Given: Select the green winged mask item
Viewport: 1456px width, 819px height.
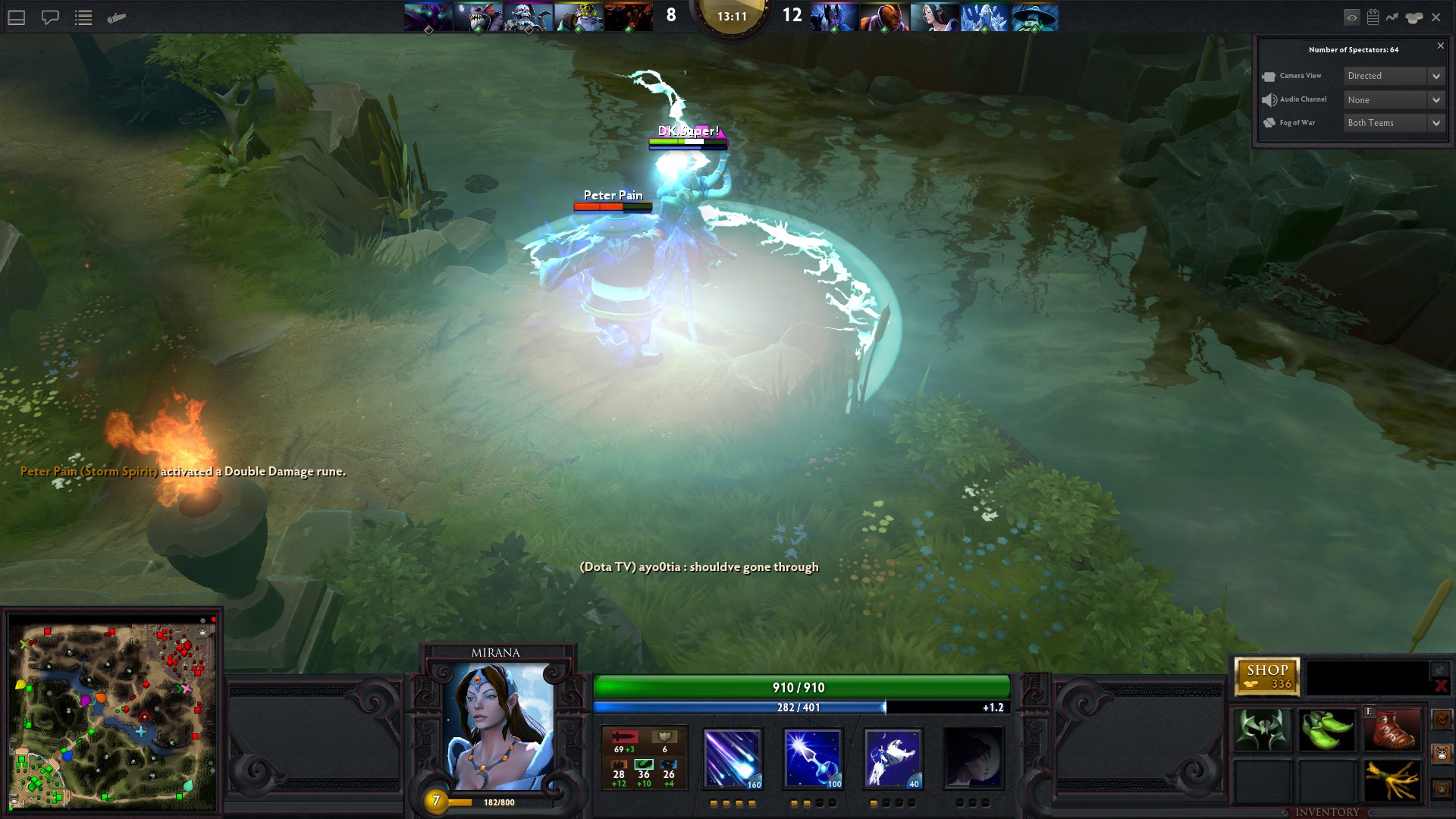Looking at the screenshot, I should click(x=1261, y=730).
